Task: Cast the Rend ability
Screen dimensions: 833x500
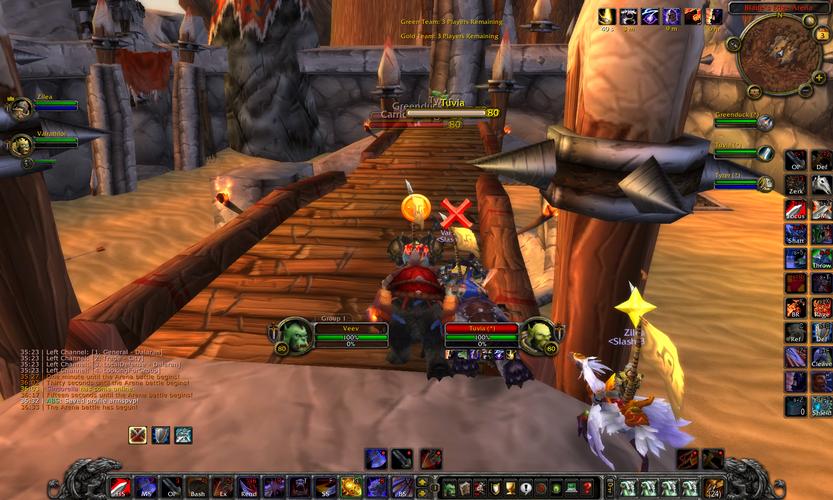Action: tap(248, 487)
